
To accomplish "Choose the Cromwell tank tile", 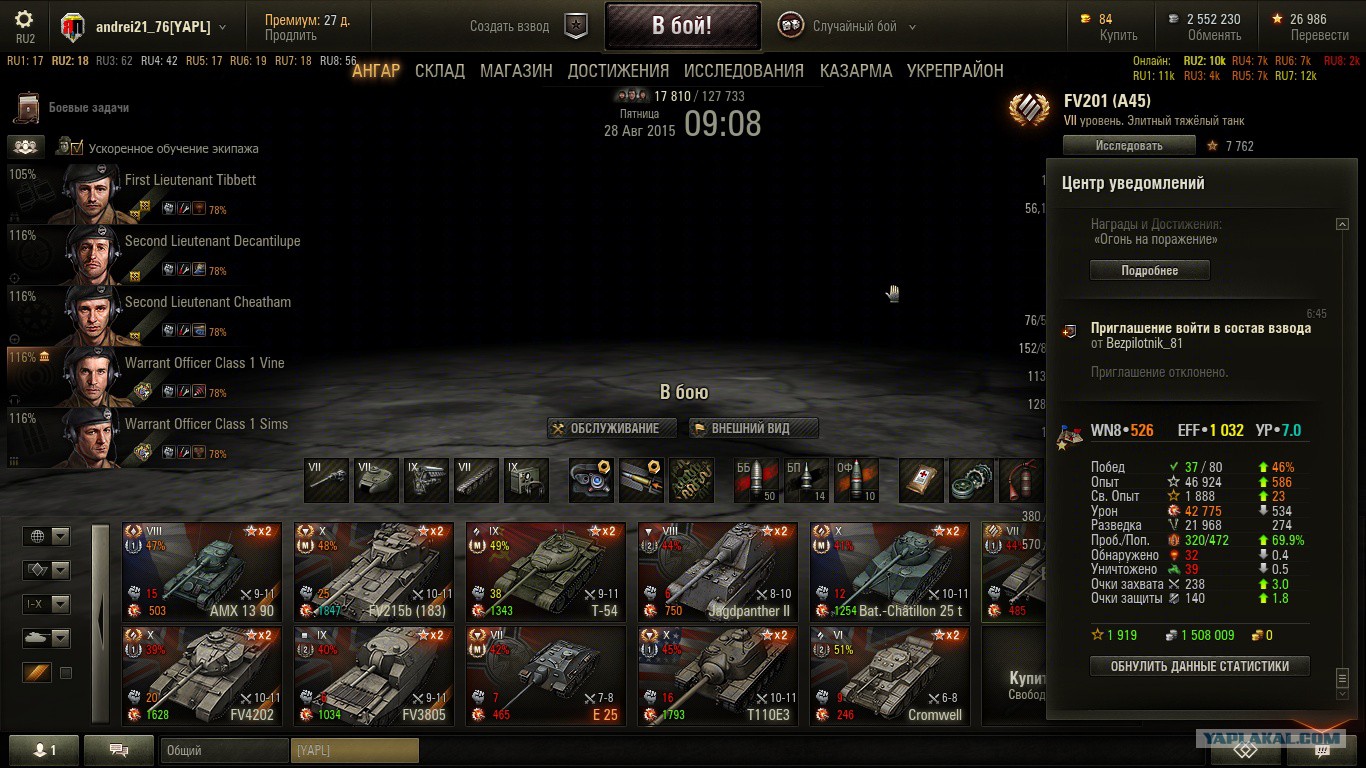I will (x=890, y=675).
